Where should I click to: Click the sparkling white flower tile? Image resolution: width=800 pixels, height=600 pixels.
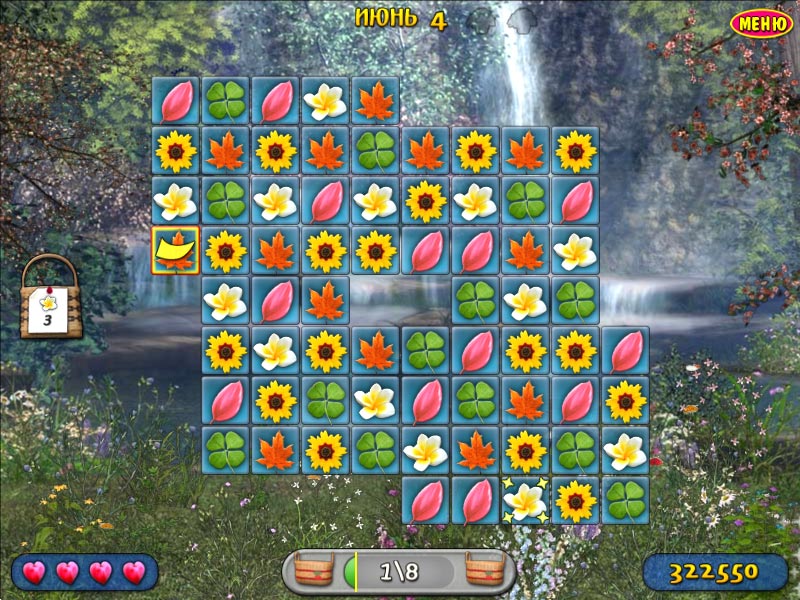[525, 500]
